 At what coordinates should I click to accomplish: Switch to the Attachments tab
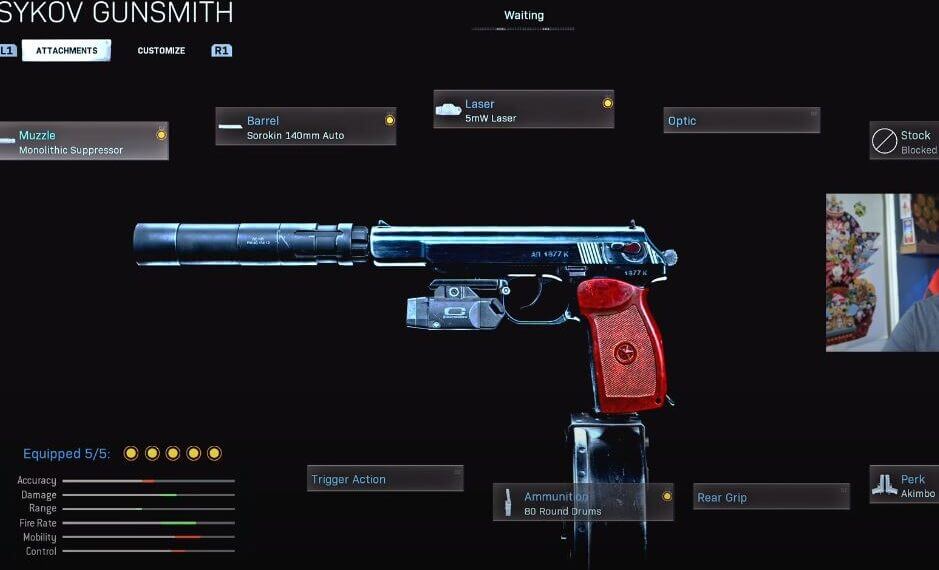pyautogui.click(x=66, y=50)
